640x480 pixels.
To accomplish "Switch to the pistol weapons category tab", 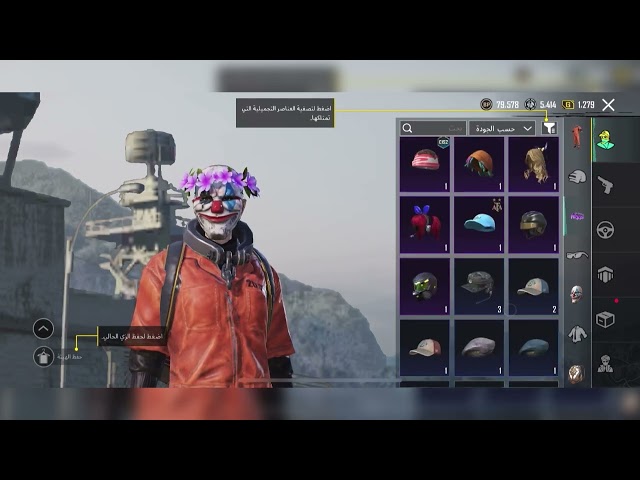I will (605, 184).
